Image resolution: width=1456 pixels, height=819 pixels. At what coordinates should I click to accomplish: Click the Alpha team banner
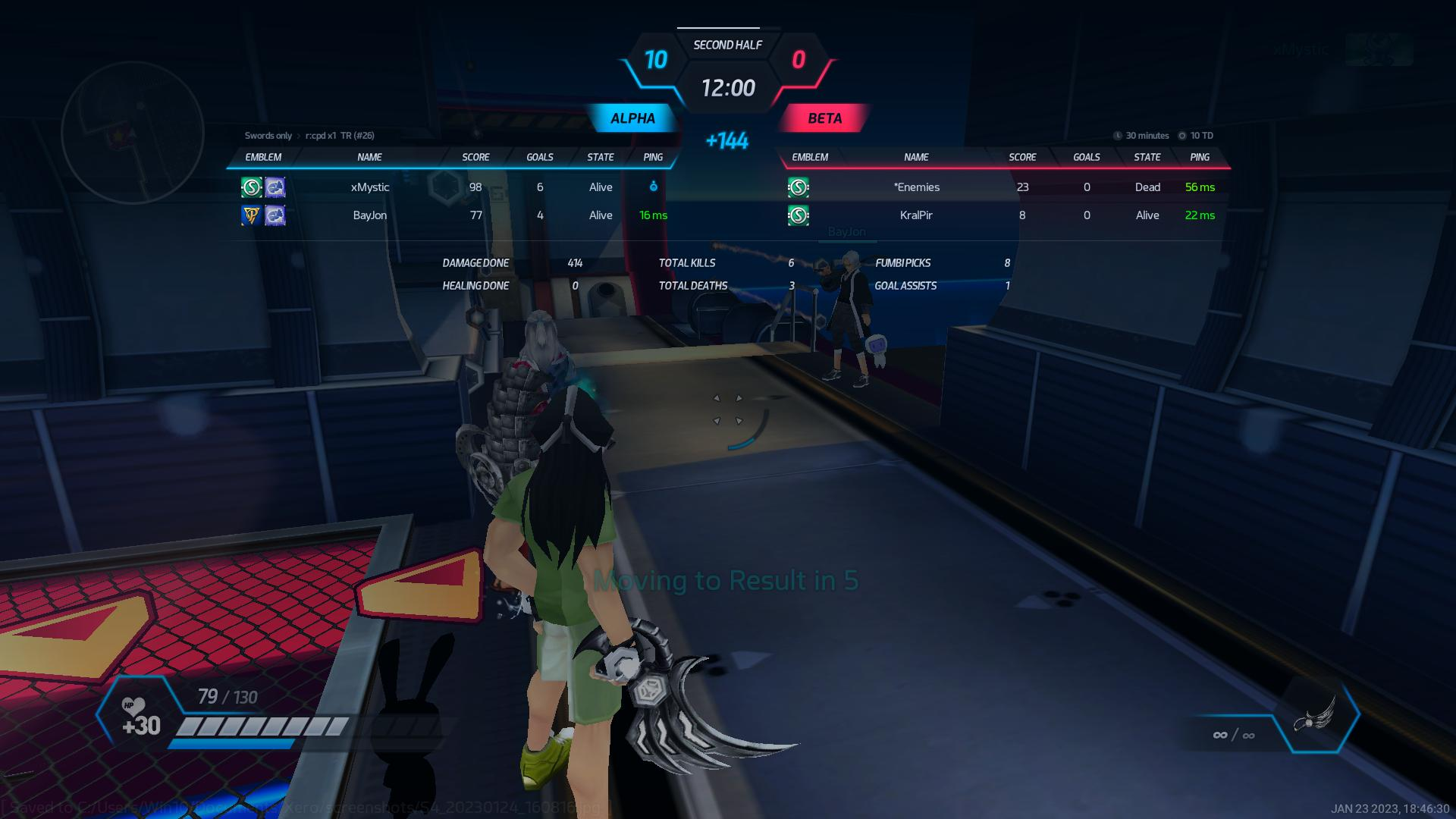(x=632, y=118)
